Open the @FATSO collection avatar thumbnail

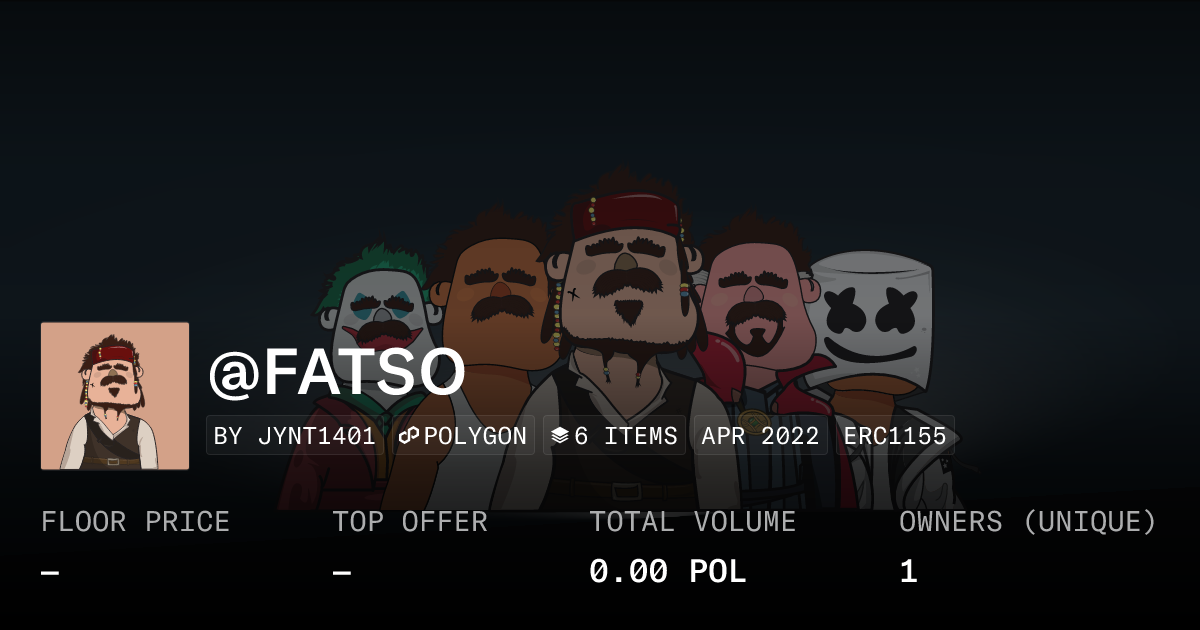115,396
